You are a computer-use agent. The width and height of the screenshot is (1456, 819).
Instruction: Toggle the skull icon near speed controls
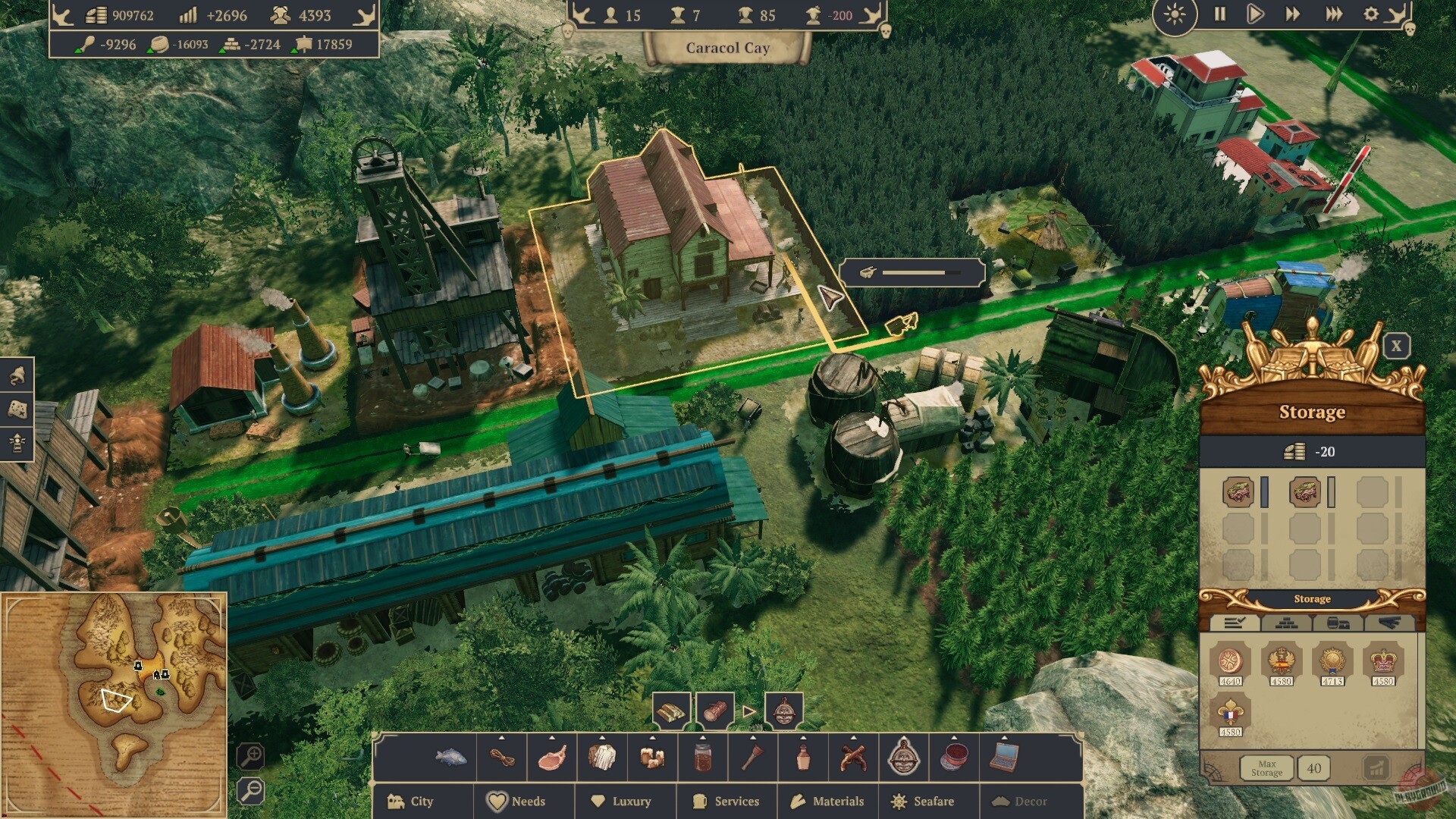[x=1410, y=29]
